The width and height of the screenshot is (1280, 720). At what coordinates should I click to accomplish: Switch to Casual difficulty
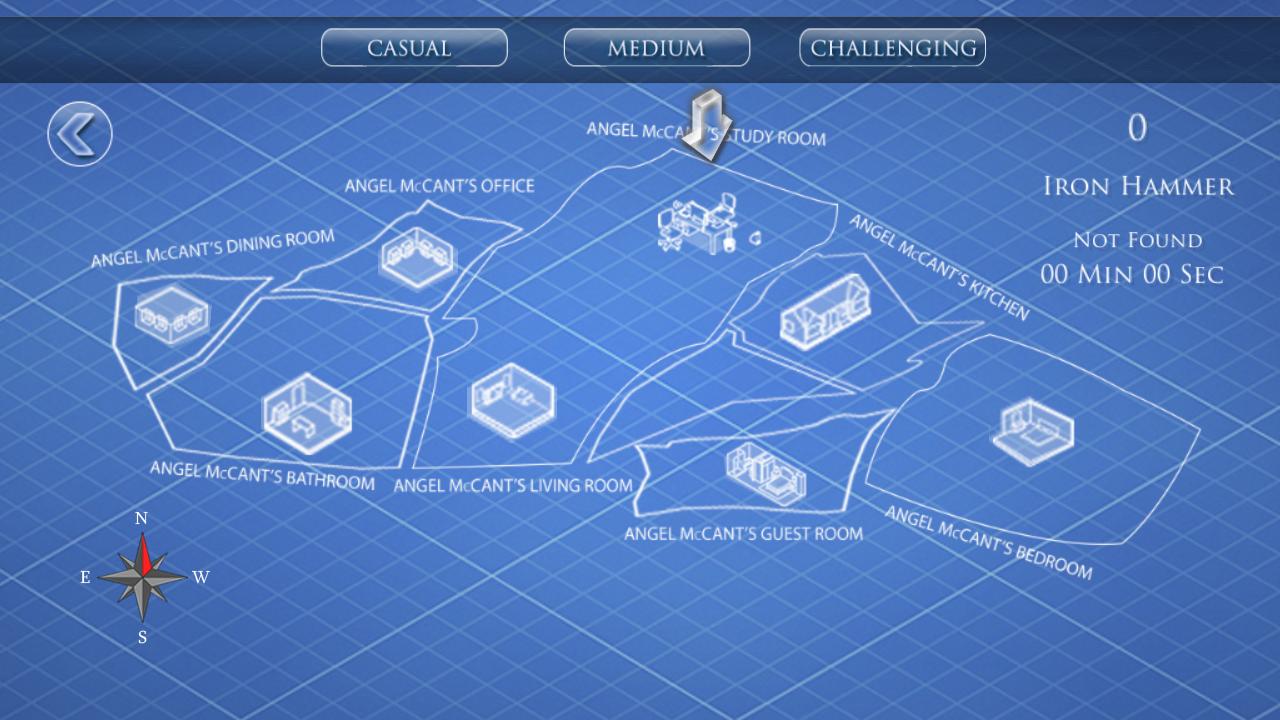click(413, 47)
